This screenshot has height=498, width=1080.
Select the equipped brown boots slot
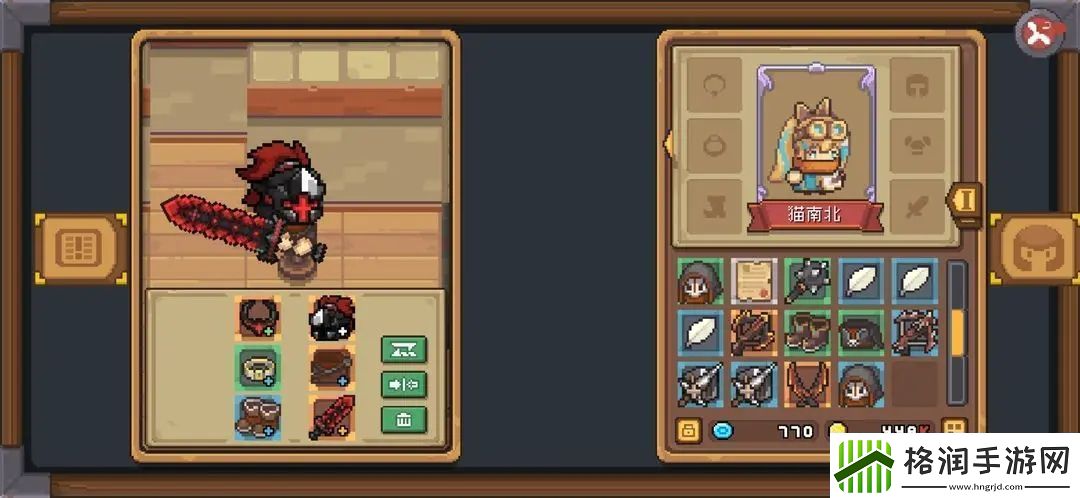tap(258, 417)
